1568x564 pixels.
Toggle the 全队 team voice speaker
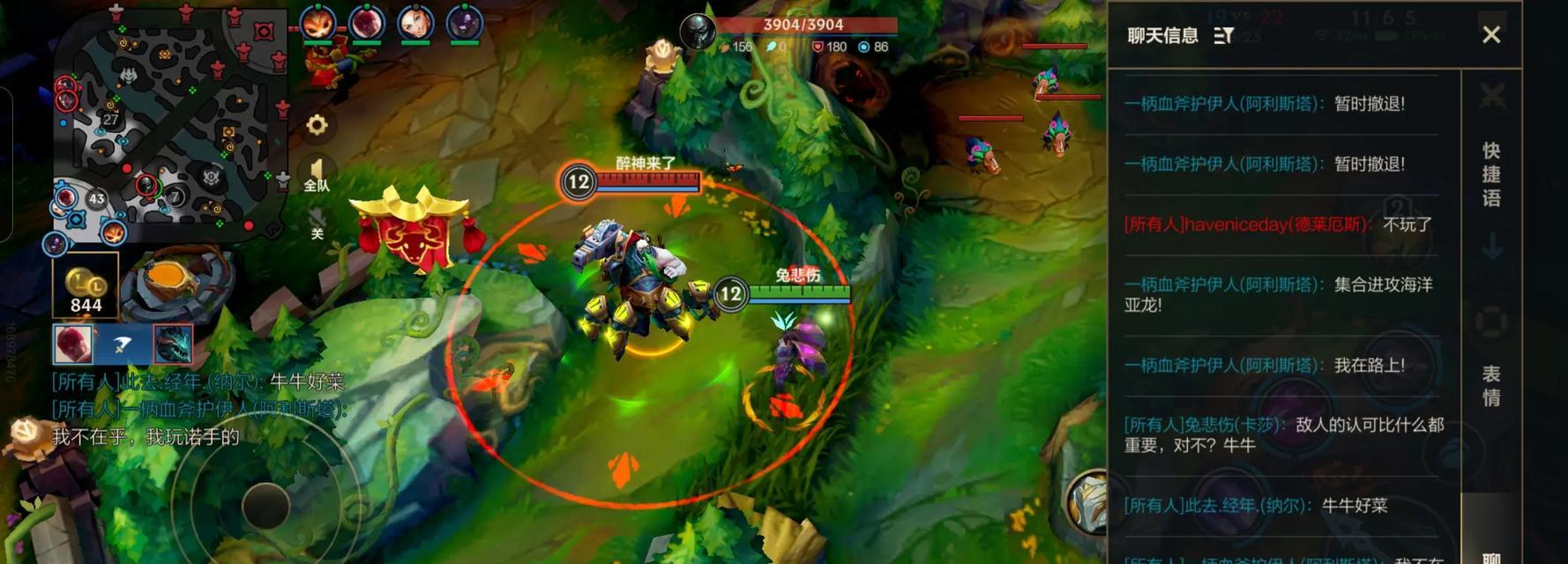(x=317, y=174)
